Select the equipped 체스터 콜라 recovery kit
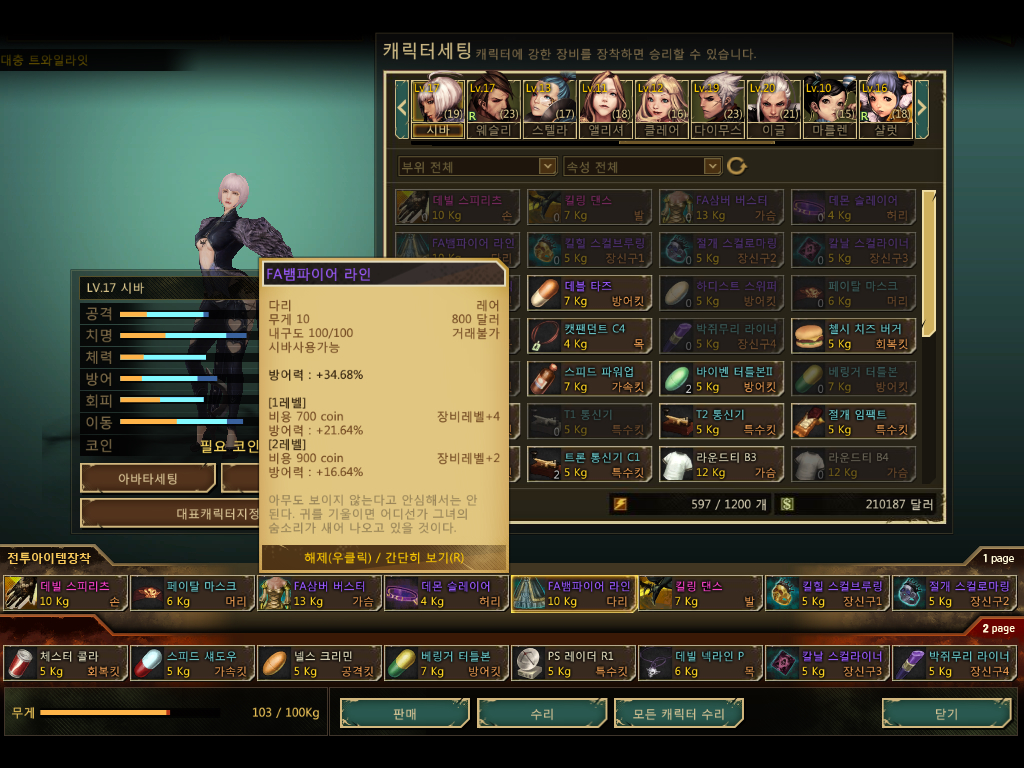Image resolution: width=1024 pixels, height=768 pixels. click(x=65, y=663)
